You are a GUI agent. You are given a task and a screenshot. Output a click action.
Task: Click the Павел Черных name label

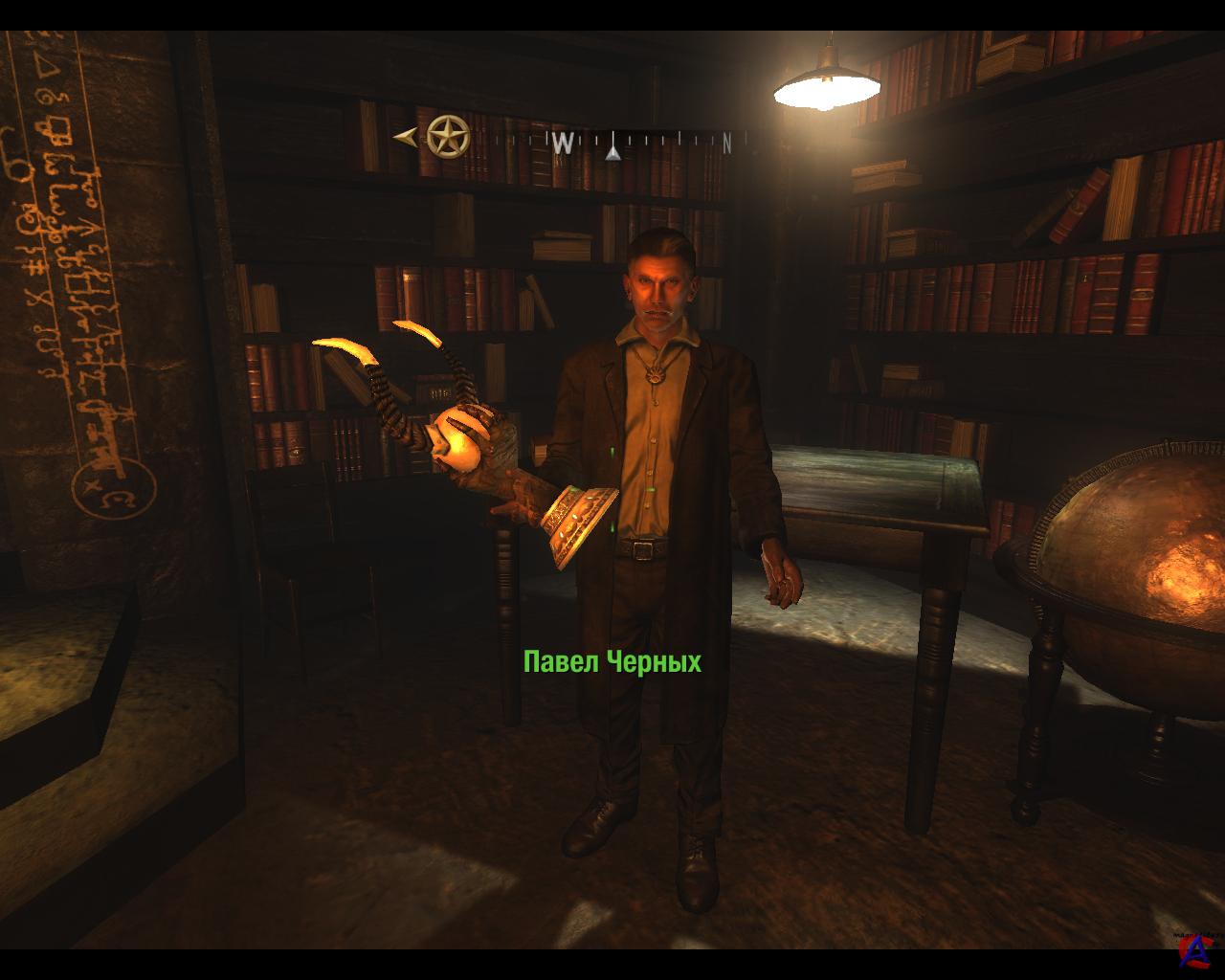point(612,661)
